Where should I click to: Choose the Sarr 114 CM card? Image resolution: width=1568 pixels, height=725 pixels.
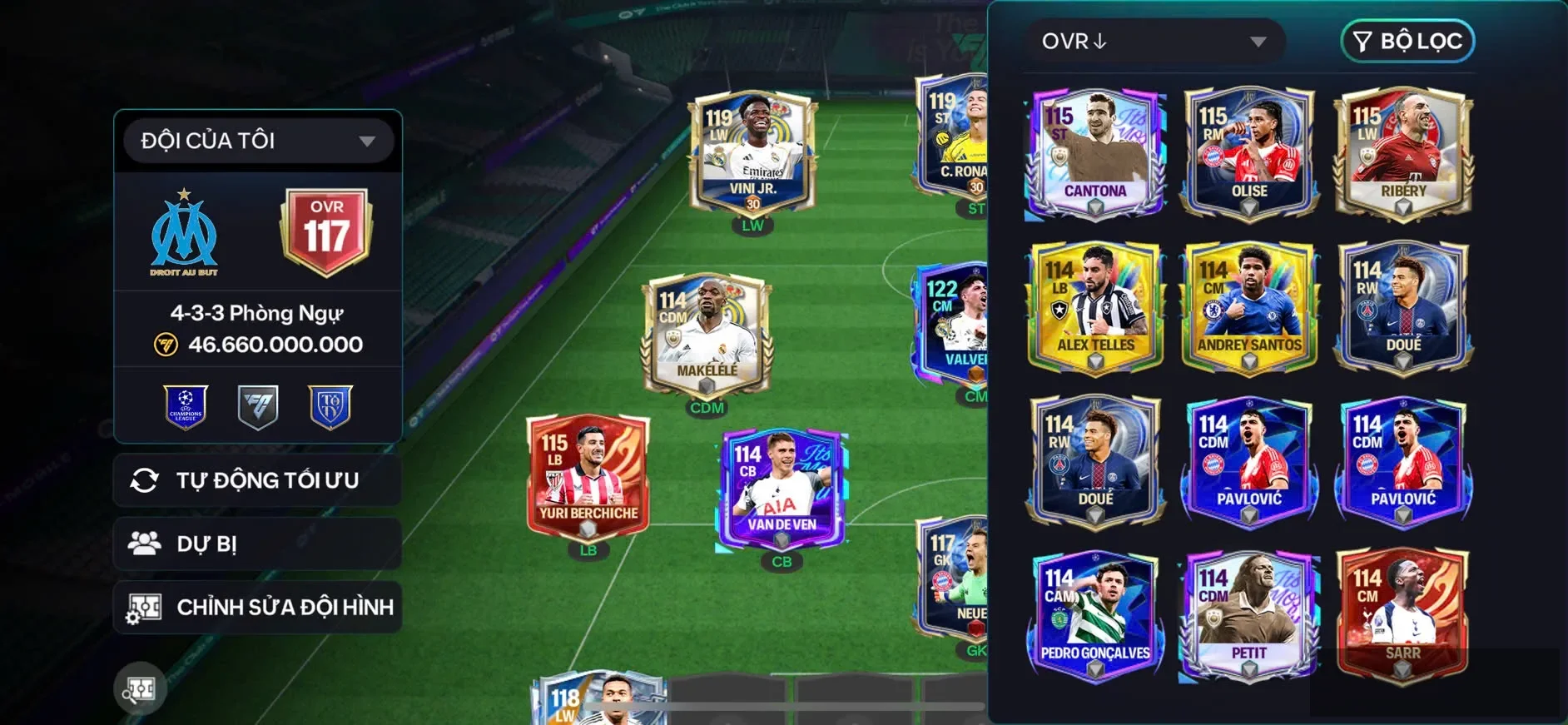tap(1403, 616)
